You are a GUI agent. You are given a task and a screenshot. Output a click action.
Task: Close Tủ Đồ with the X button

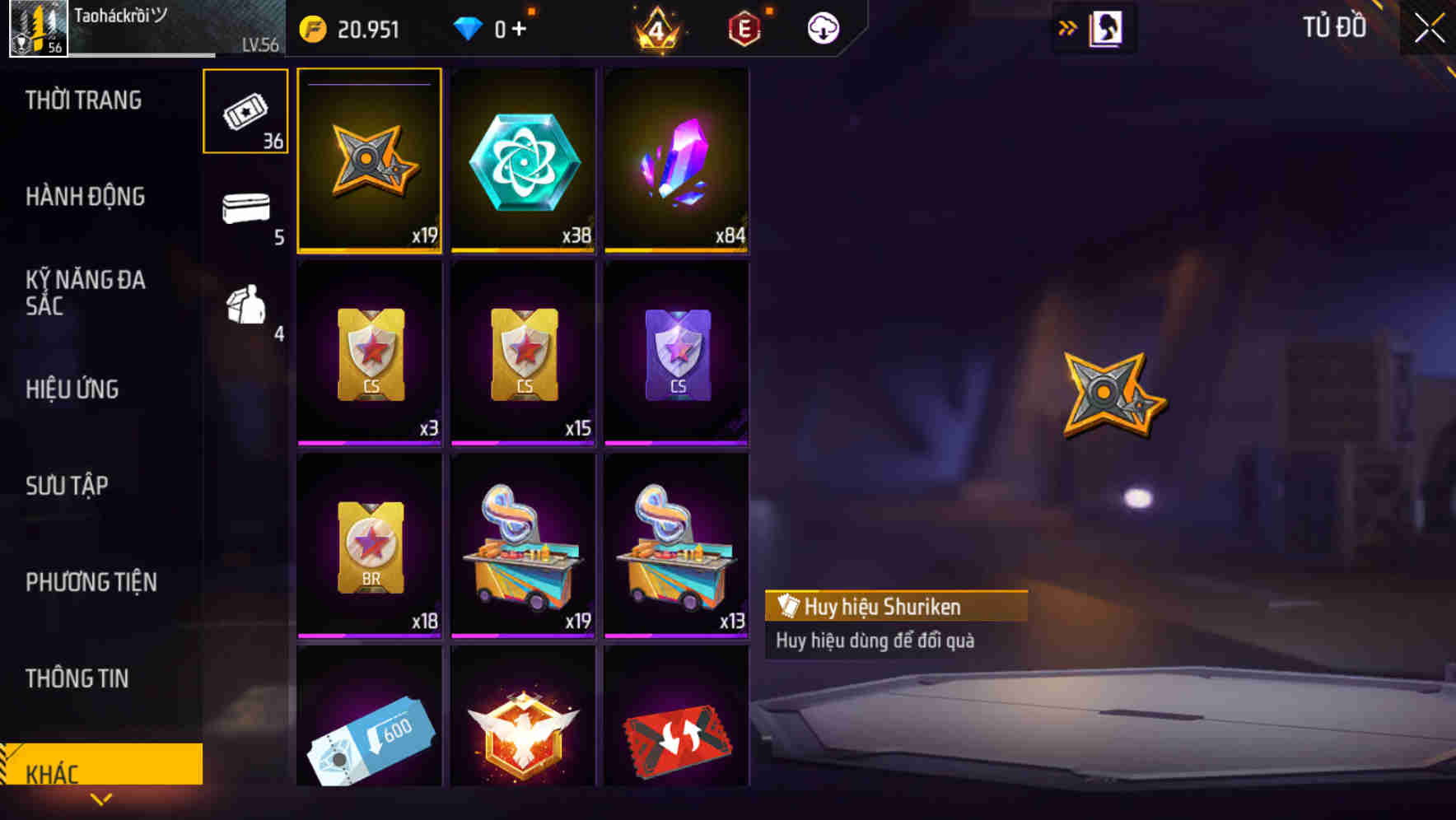1430,25
